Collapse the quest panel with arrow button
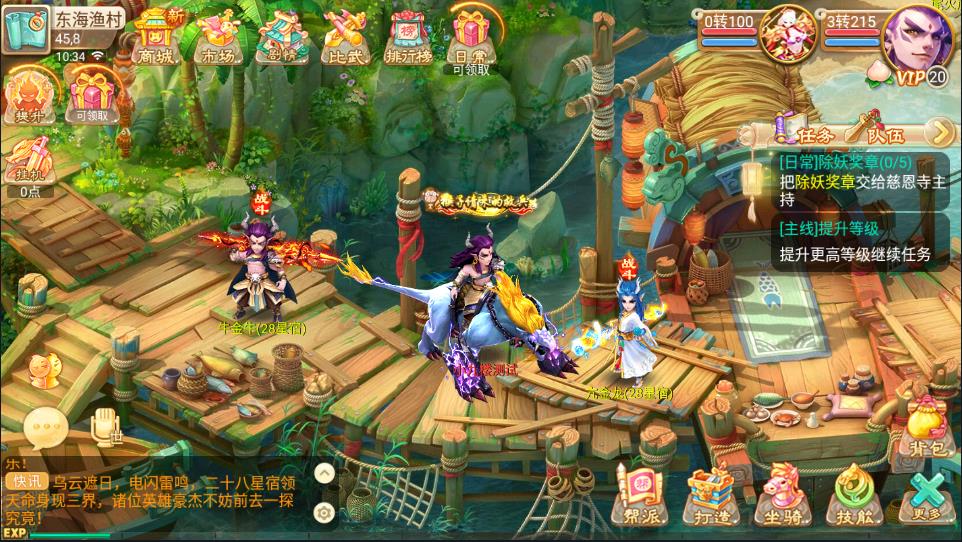Screen dimensions: 962x542 pos(939,132)
